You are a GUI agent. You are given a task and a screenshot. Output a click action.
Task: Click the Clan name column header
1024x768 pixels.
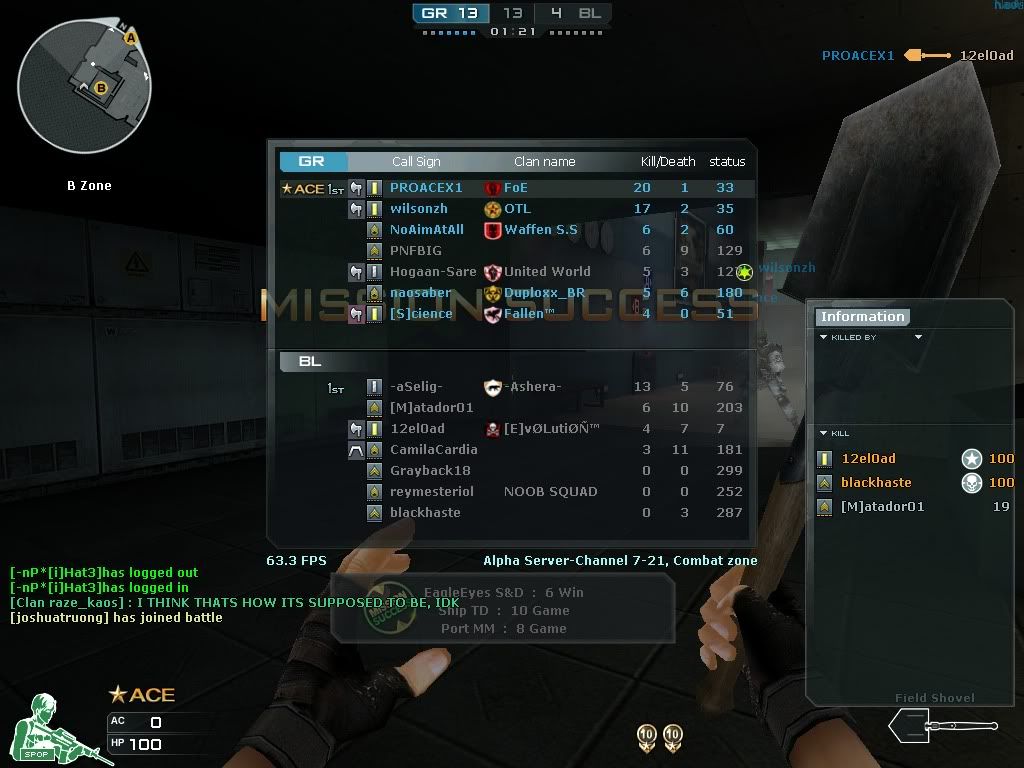tap(545, 162)
